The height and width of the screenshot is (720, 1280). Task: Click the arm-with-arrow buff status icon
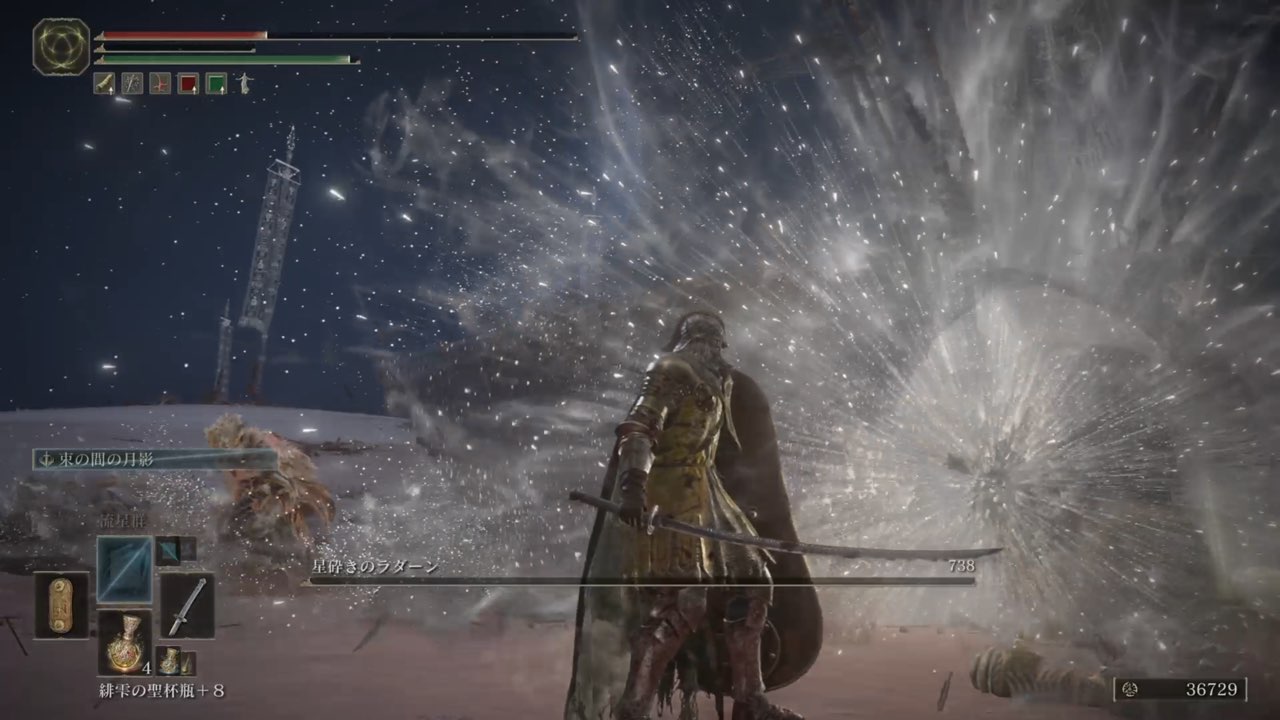pos(105,84)
